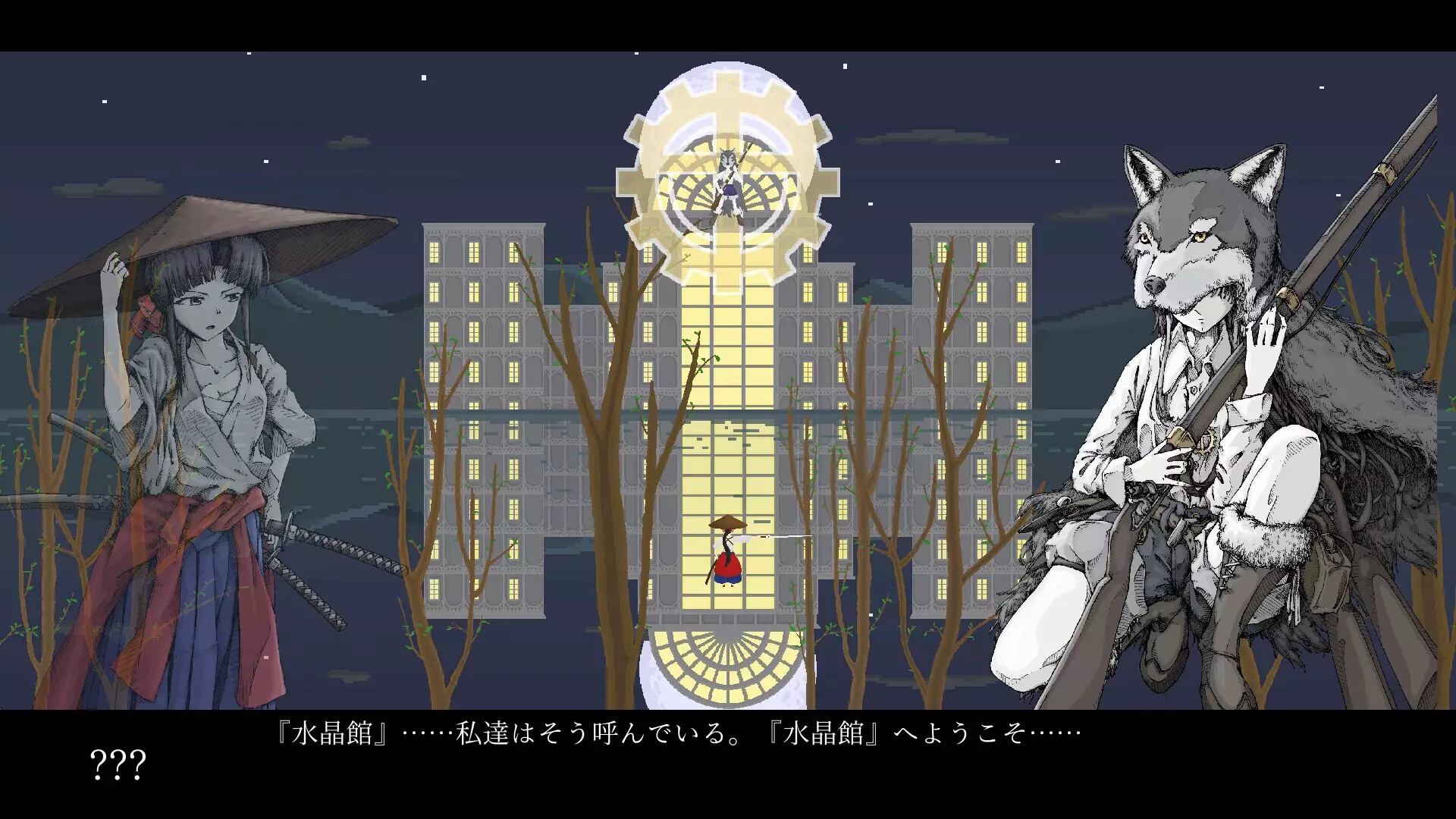Image resolution: width=1456 pixels, height=819 pixels.
Task: Select the small character standing inside the gear
Action: 728,190
